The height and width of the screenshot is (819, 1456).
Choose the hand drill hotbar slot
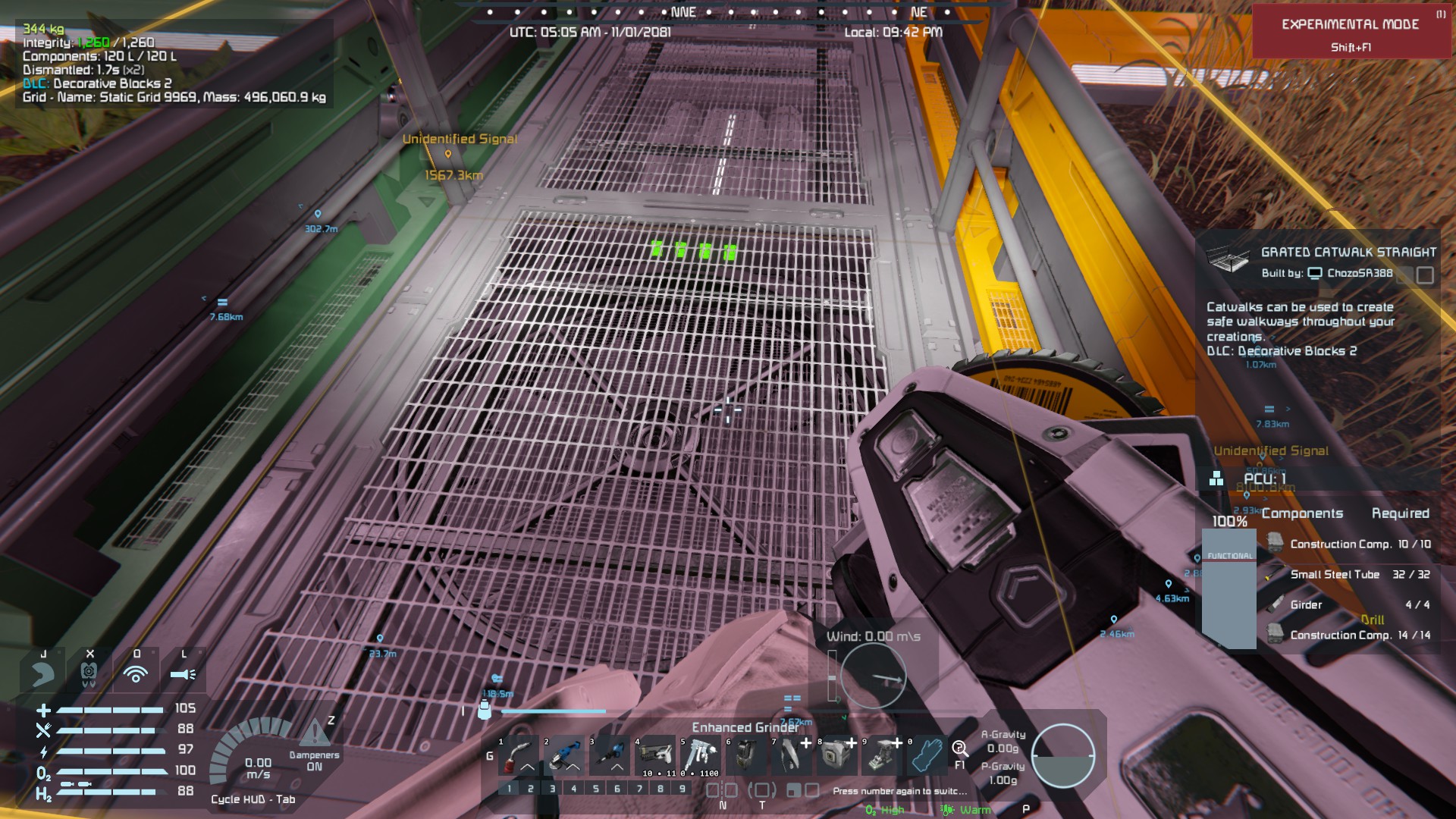(x=610, y=755)
